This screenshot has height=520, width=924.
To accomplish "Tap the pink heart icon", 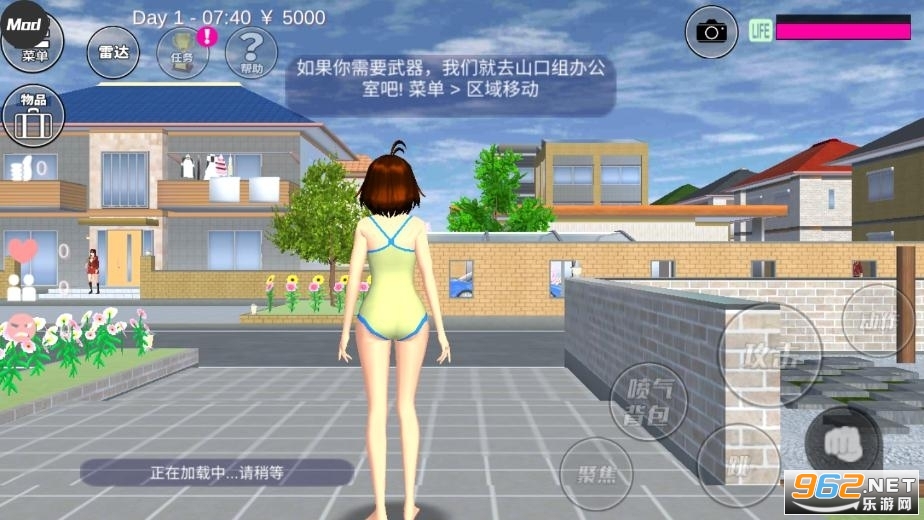I will click(22, 250).
